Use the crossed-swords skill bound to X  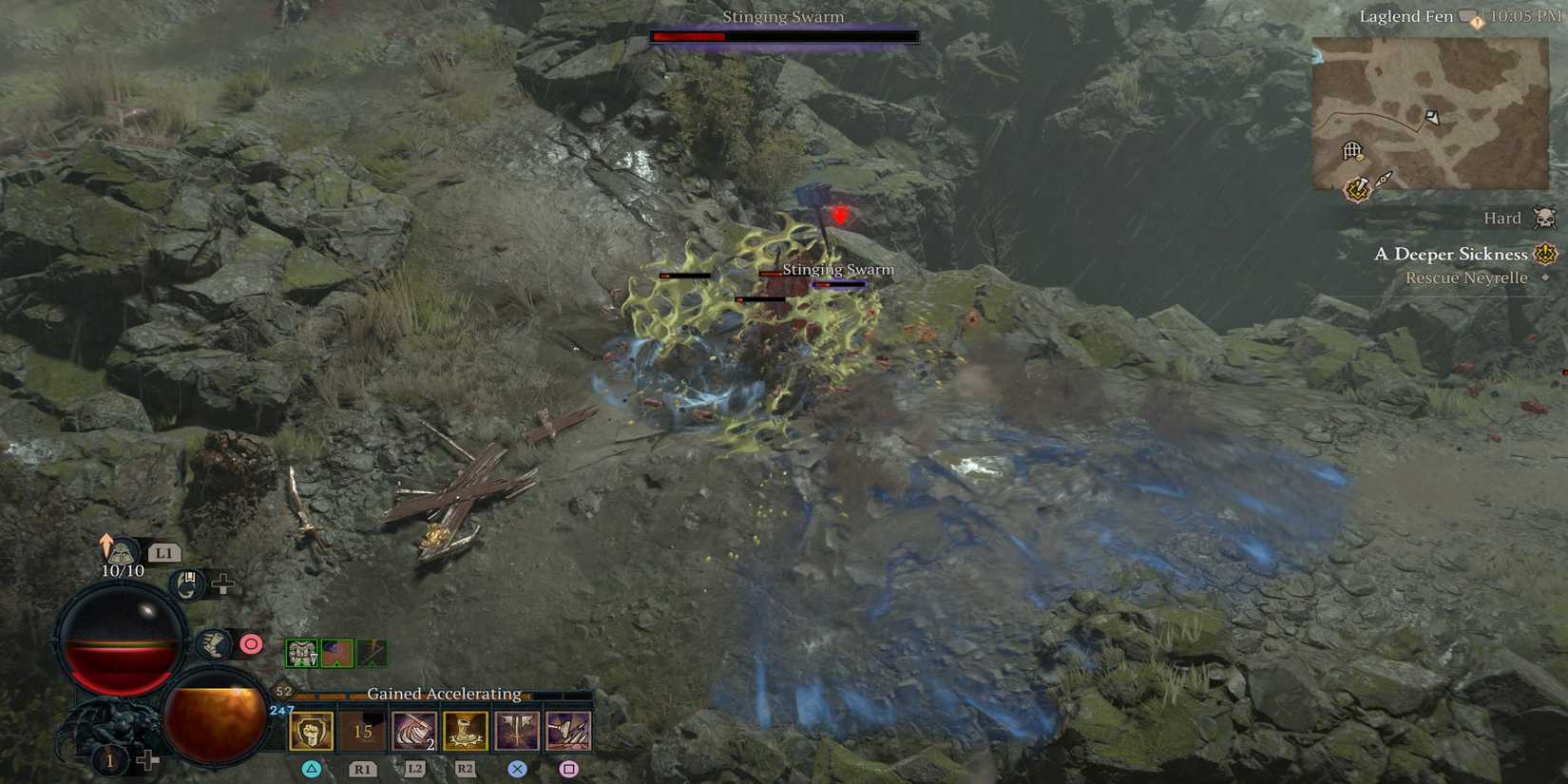click(516, 731)
